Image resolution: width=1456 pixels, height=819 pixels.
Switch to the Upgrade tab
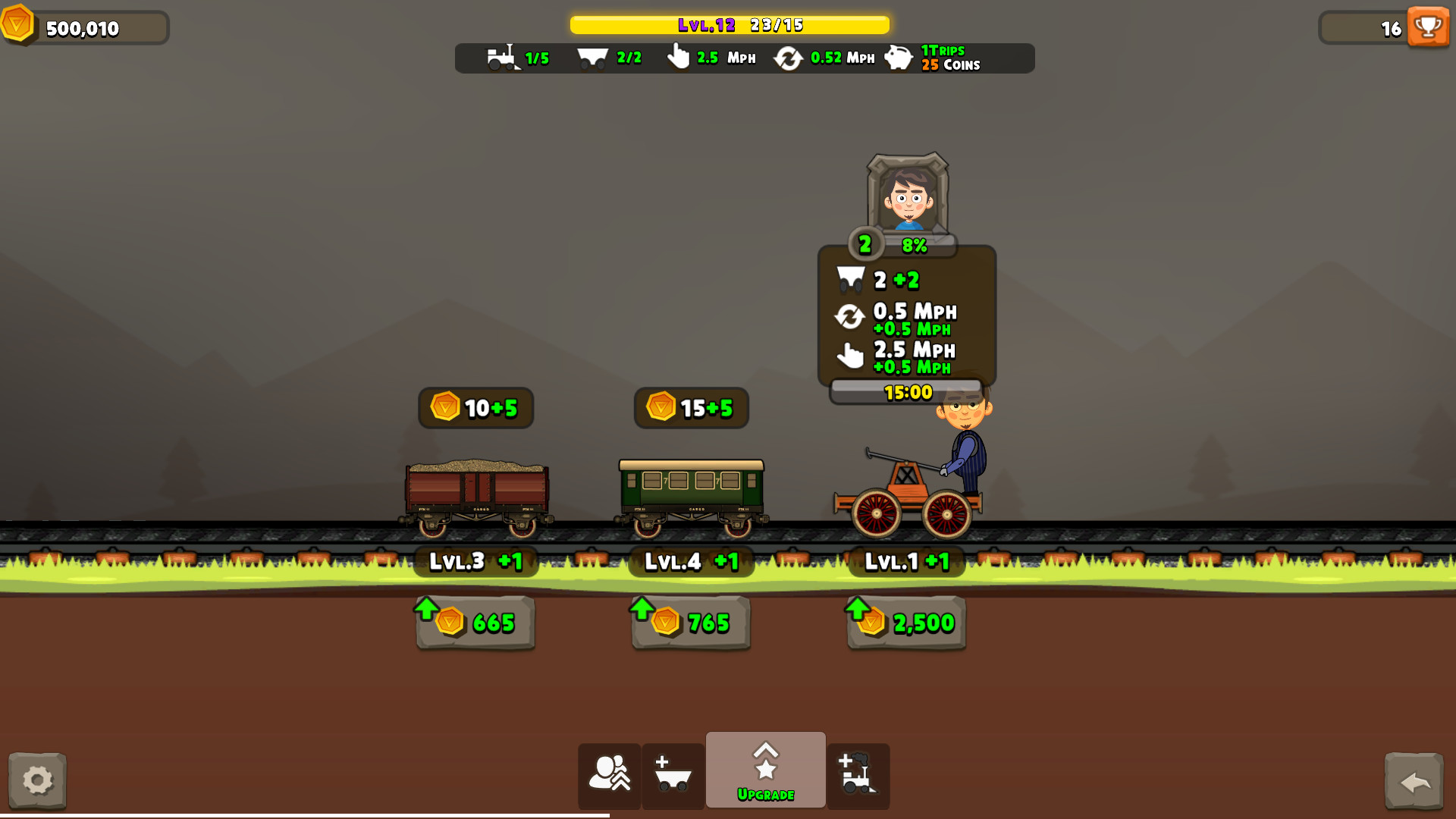765,767
